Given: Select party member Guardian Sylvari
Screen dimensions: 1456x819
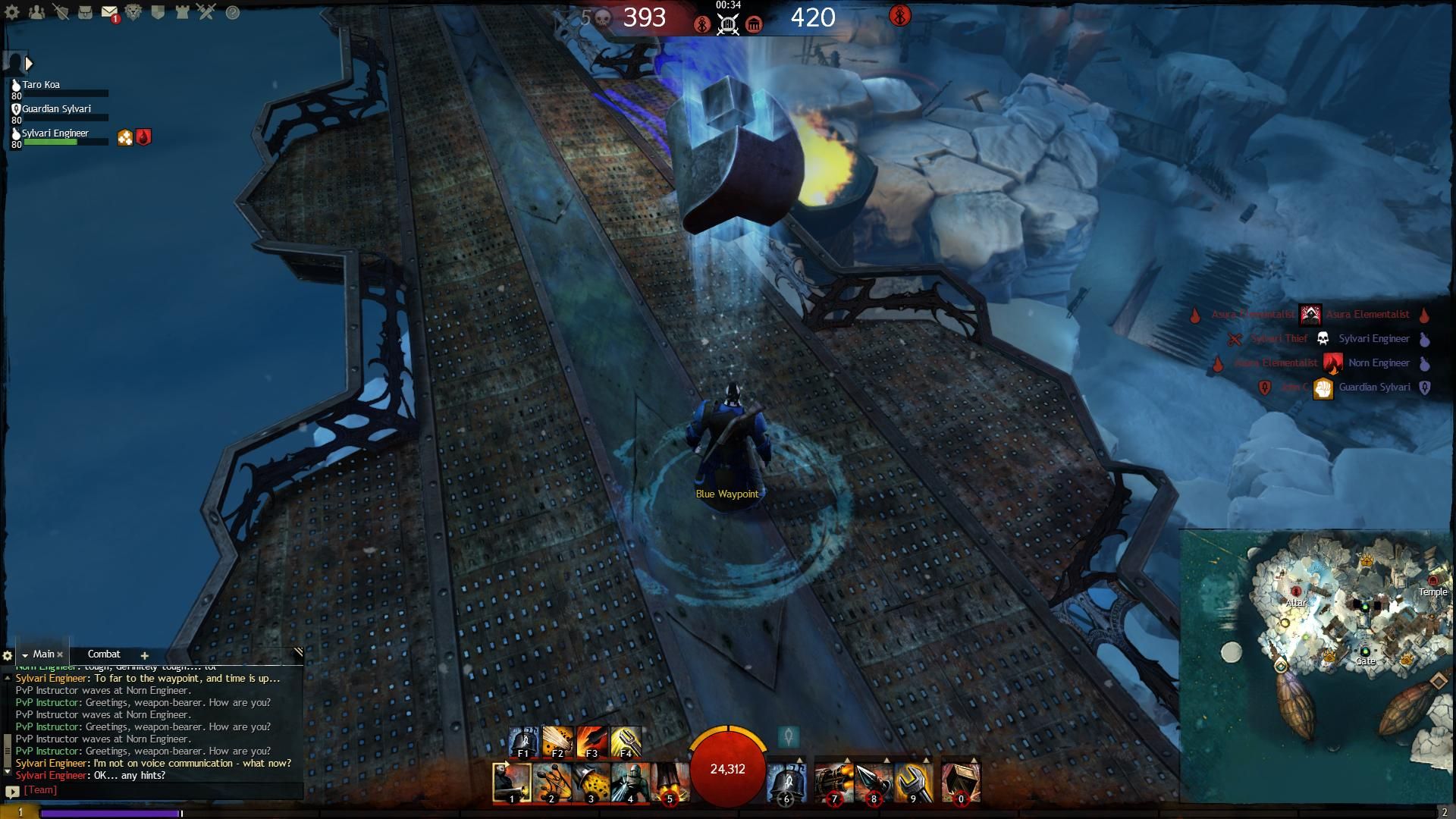Looking at the screenshot, I should pos(56,109).
